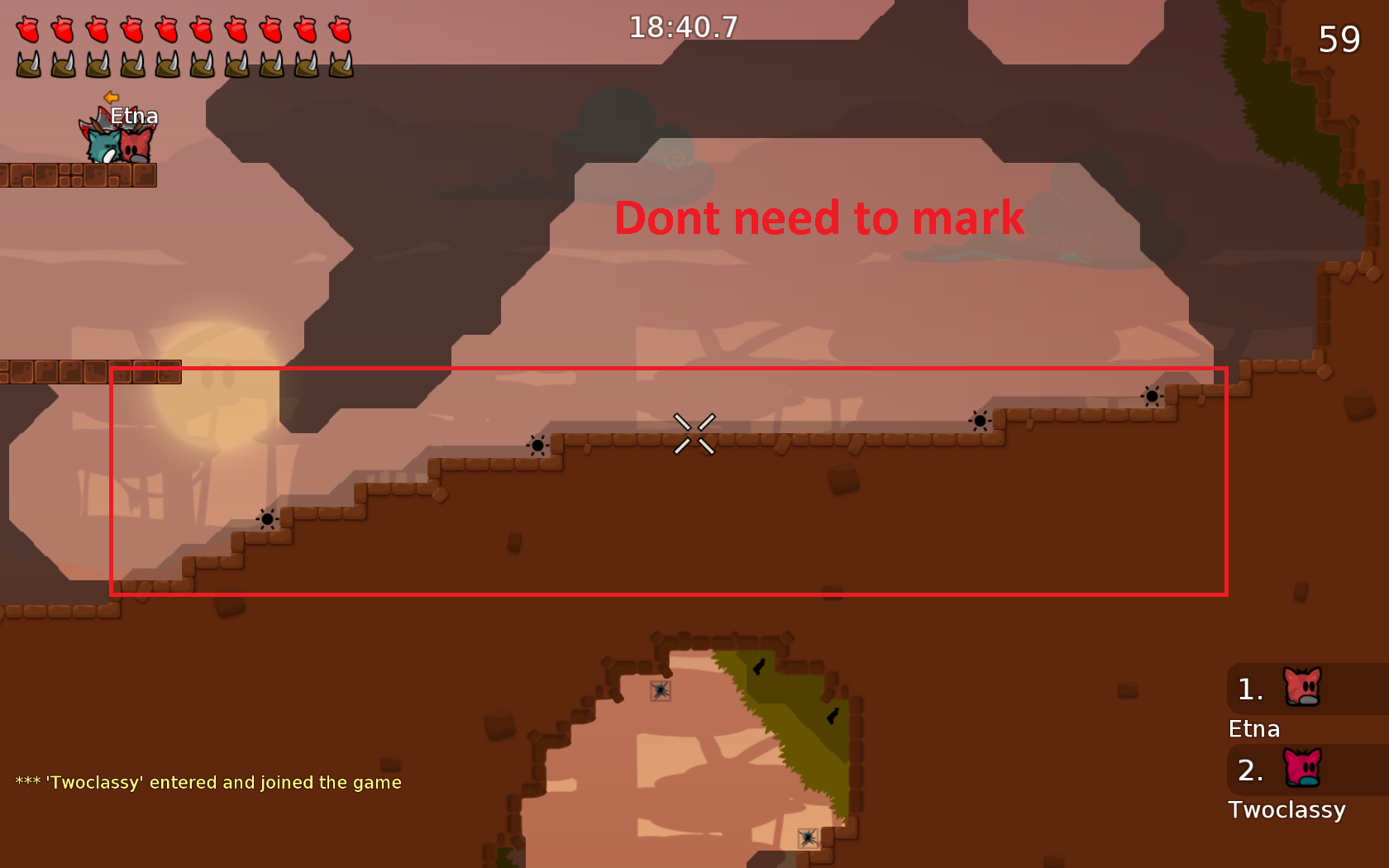Screen dimensions: 1389x868
Task: Click the spider trap near the bottom right rocks
Action: pos(808,839)
